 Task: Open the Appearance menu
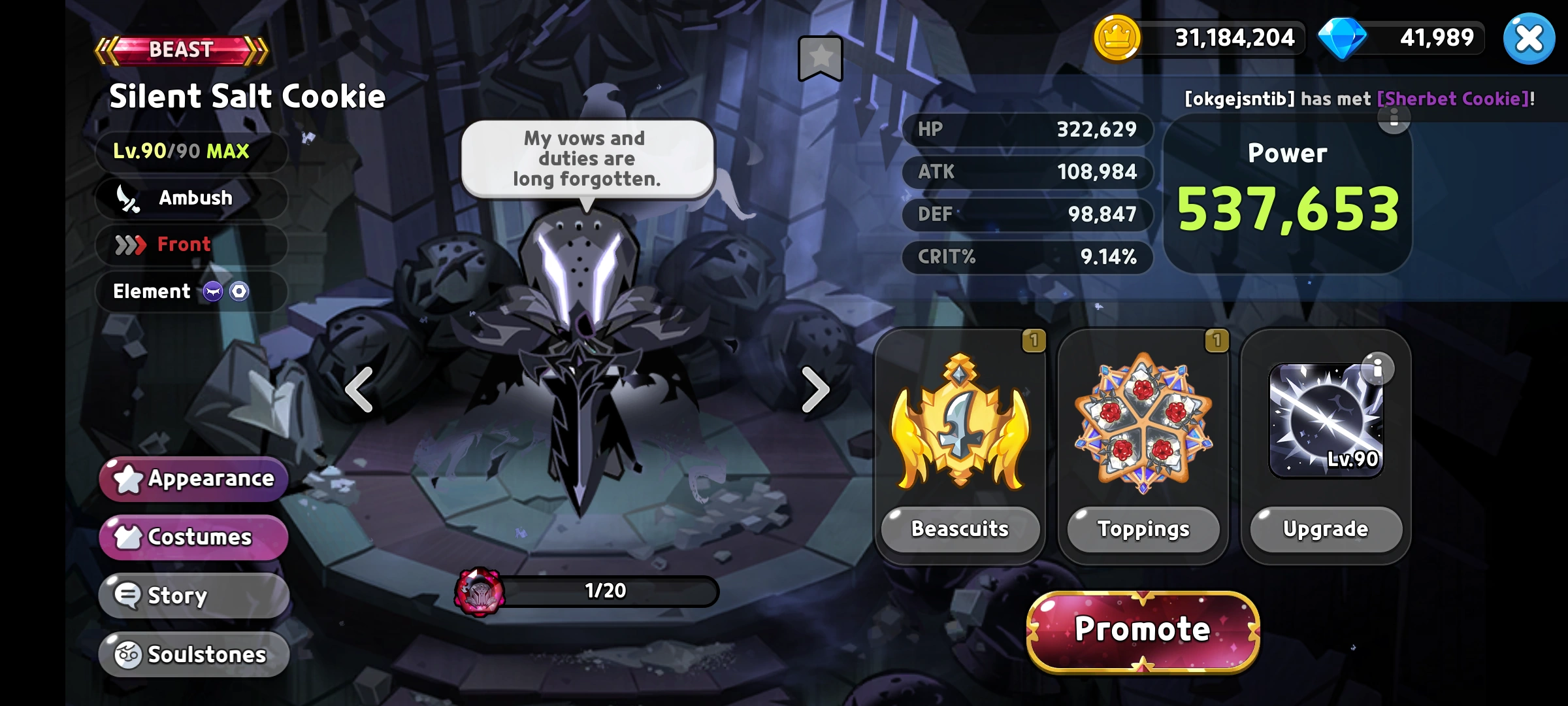tap(193, 479)
